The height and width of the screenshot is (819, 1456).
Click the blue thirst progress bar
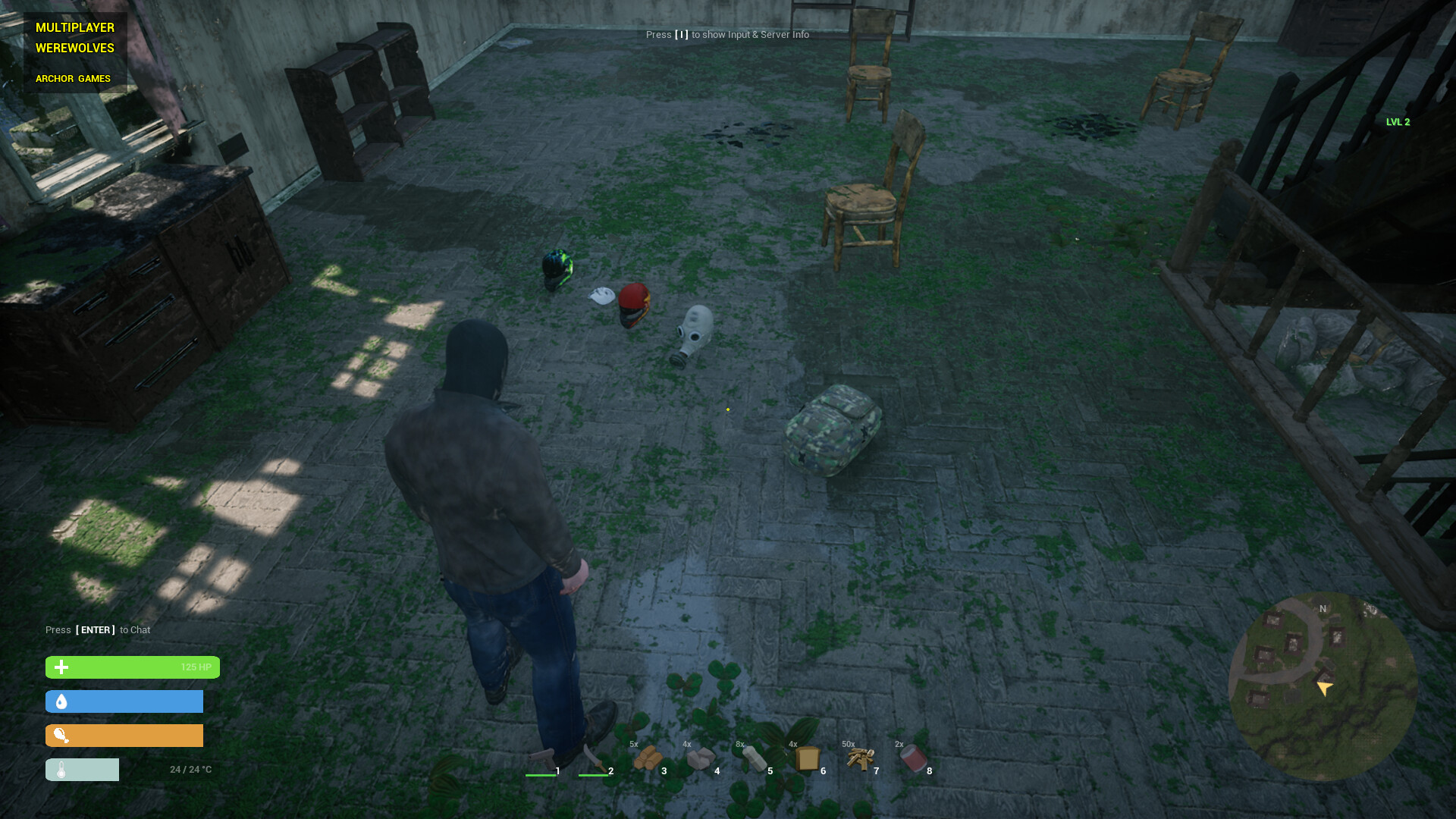pyautogui.click(x=125, y=701)
